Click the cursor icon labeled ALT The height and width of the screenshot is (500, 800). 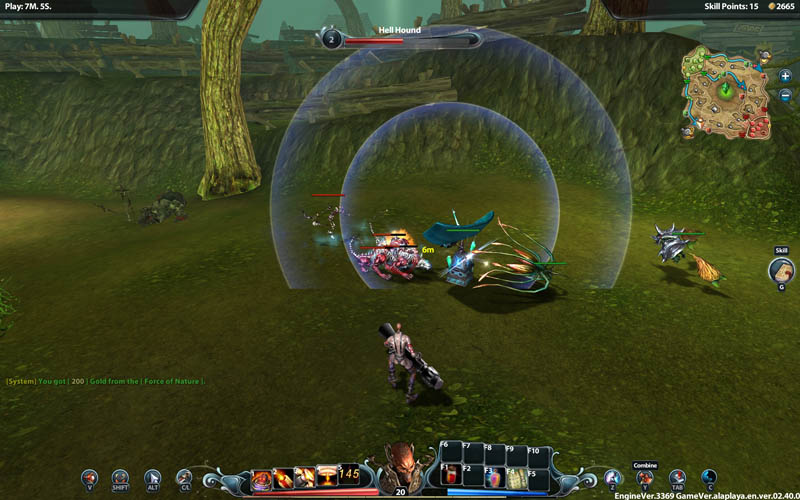pyautogui.click(x=152, y=478)
